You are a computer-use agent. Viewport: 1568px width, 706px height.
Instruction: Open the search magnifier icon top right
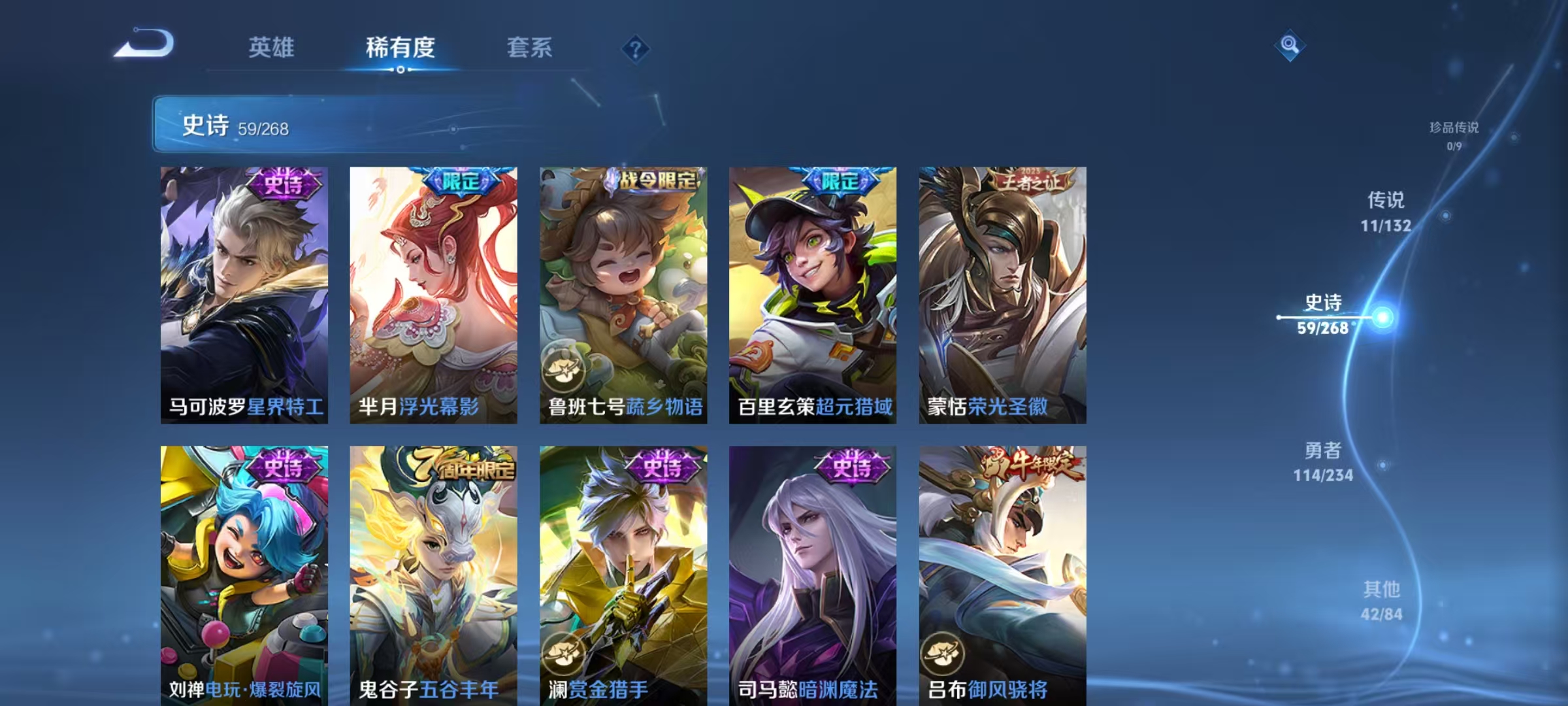tap(1288, 45)
